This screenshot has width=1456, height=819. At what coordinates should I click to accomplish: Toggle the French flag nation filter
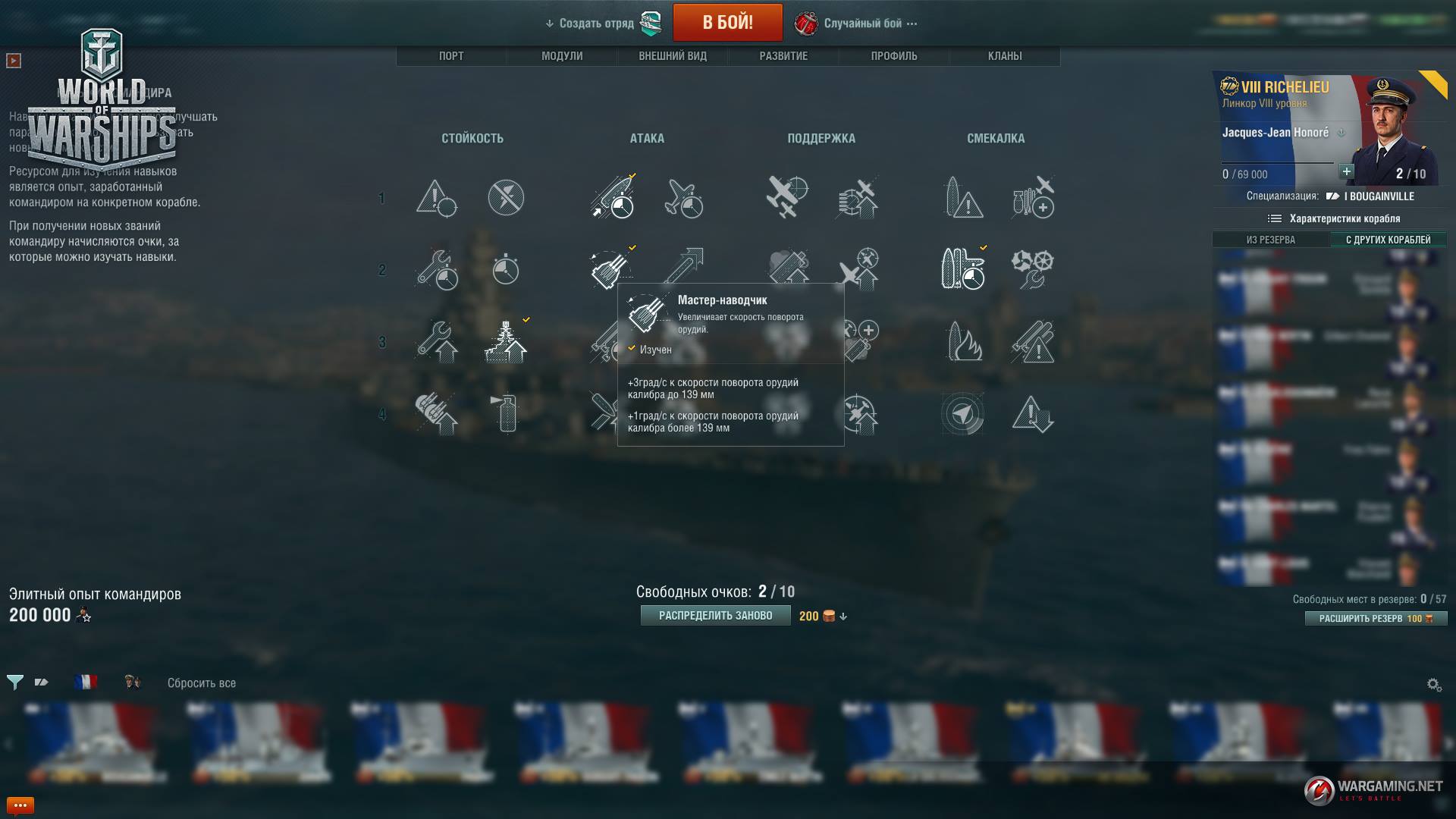tap(86, 682)
